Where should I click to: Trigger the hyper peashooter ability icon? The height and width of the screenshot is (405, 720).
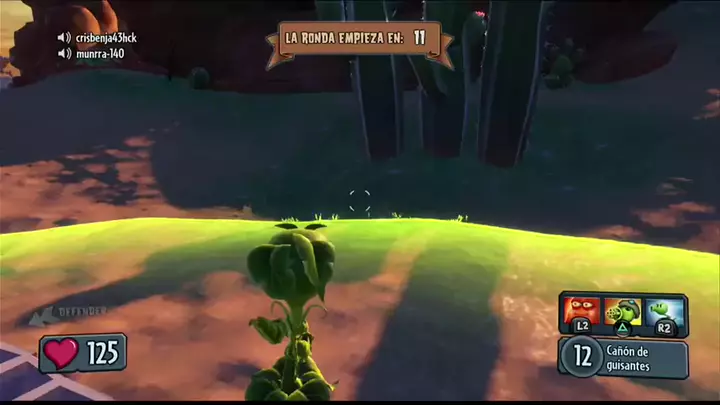pos(664,311)
